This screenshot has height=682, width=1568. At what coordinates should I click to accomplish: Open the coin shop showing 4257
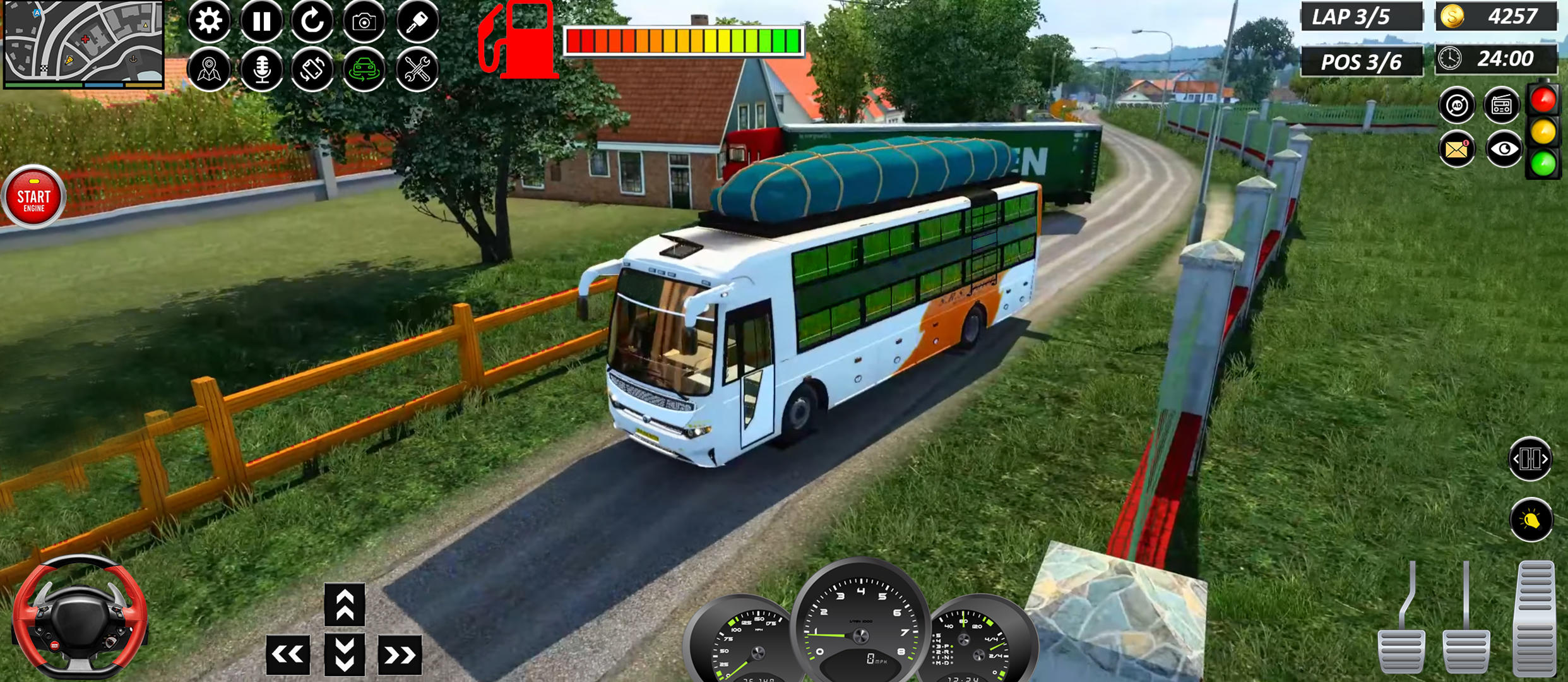click(x=1495, y=17)
